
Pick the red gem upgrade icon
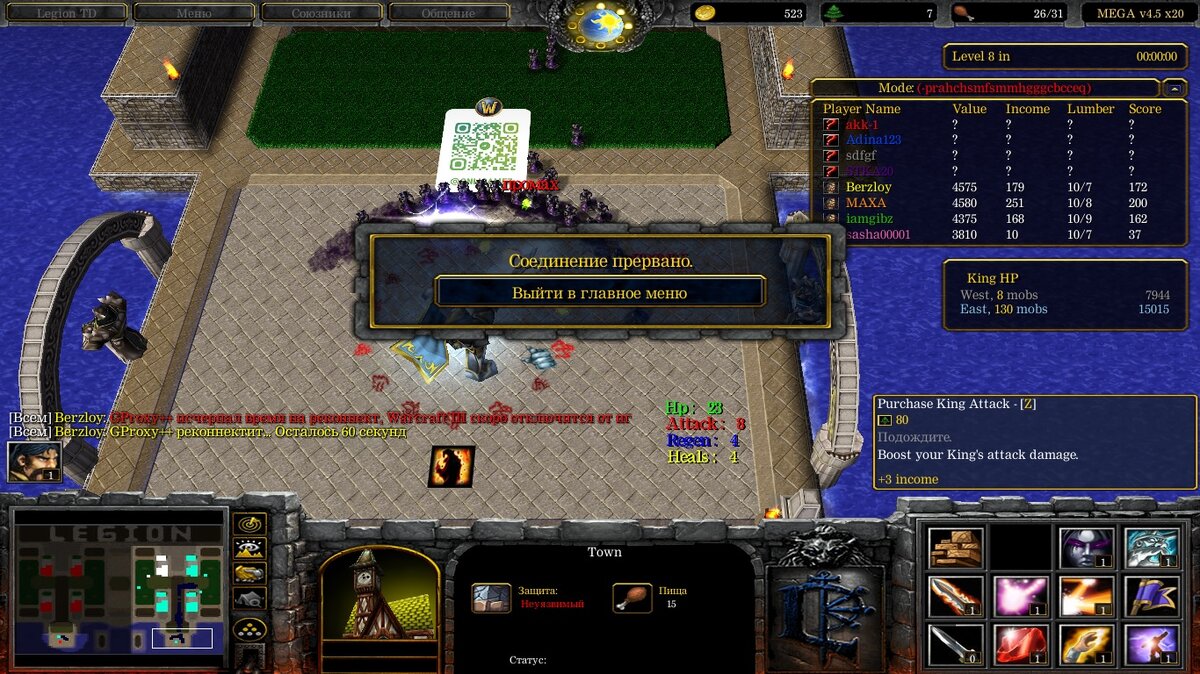click(1020, 645)
